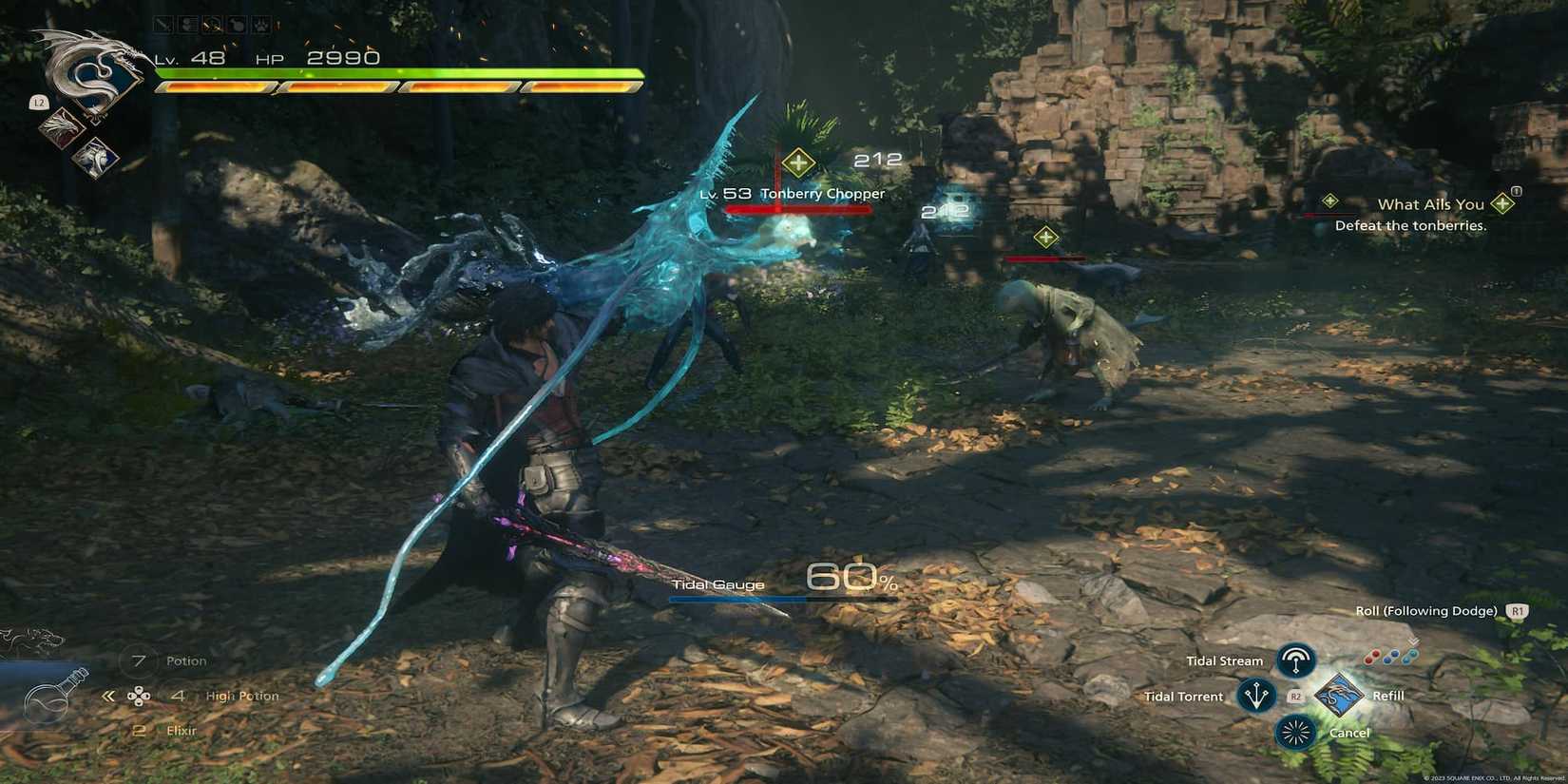
Task: Select the Tidal Torrent ability icon
Action: click(x=1255, y=695)
